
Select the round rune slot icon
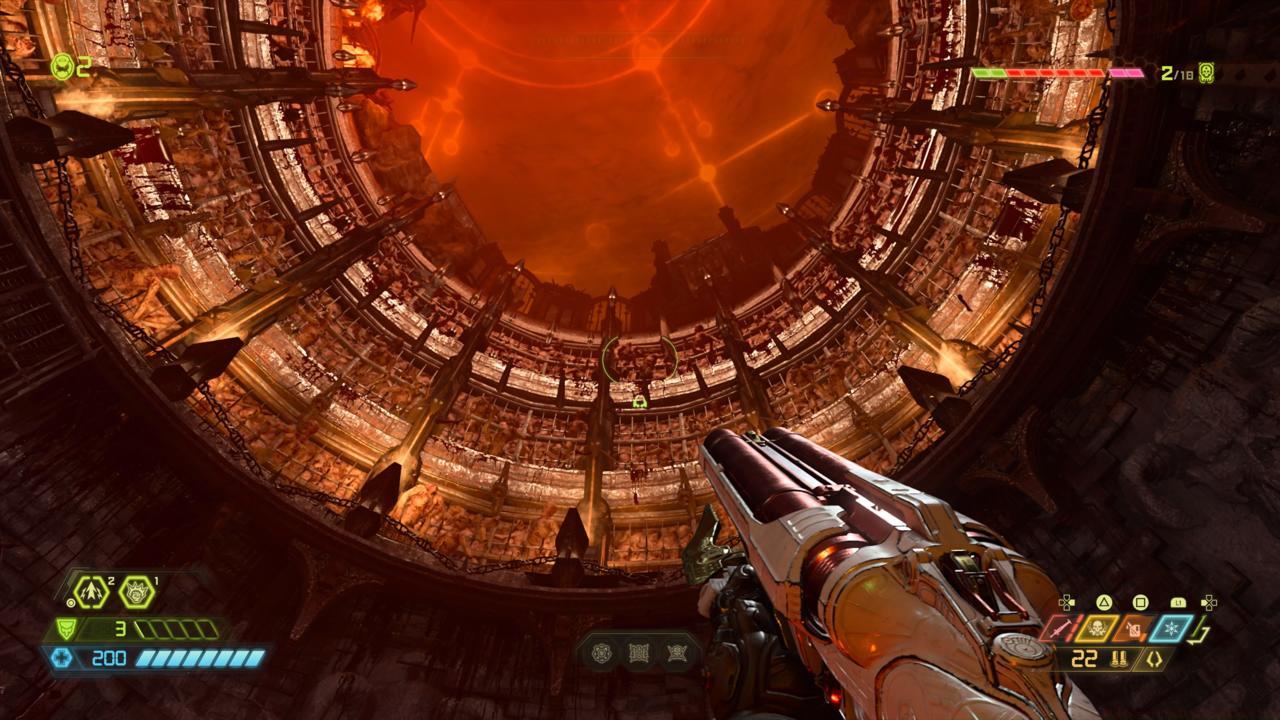601,653
